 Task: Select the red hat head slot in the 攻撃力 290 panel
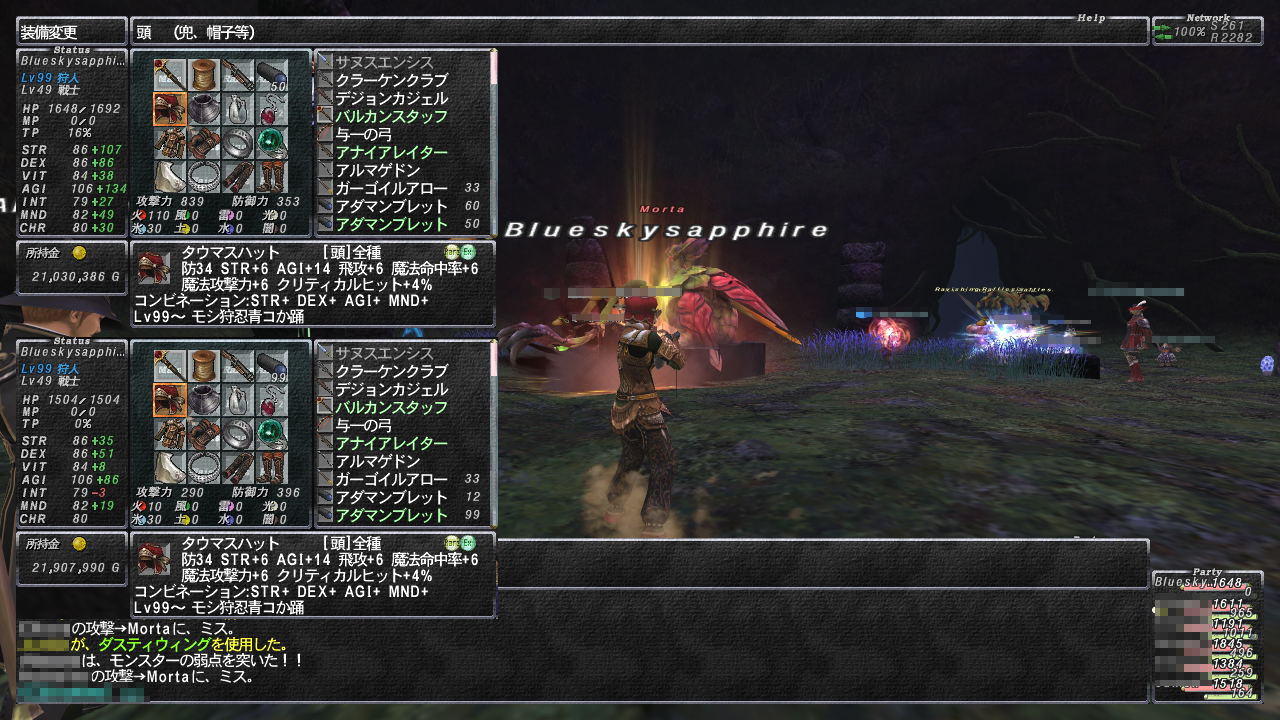[x=169, y=399]
